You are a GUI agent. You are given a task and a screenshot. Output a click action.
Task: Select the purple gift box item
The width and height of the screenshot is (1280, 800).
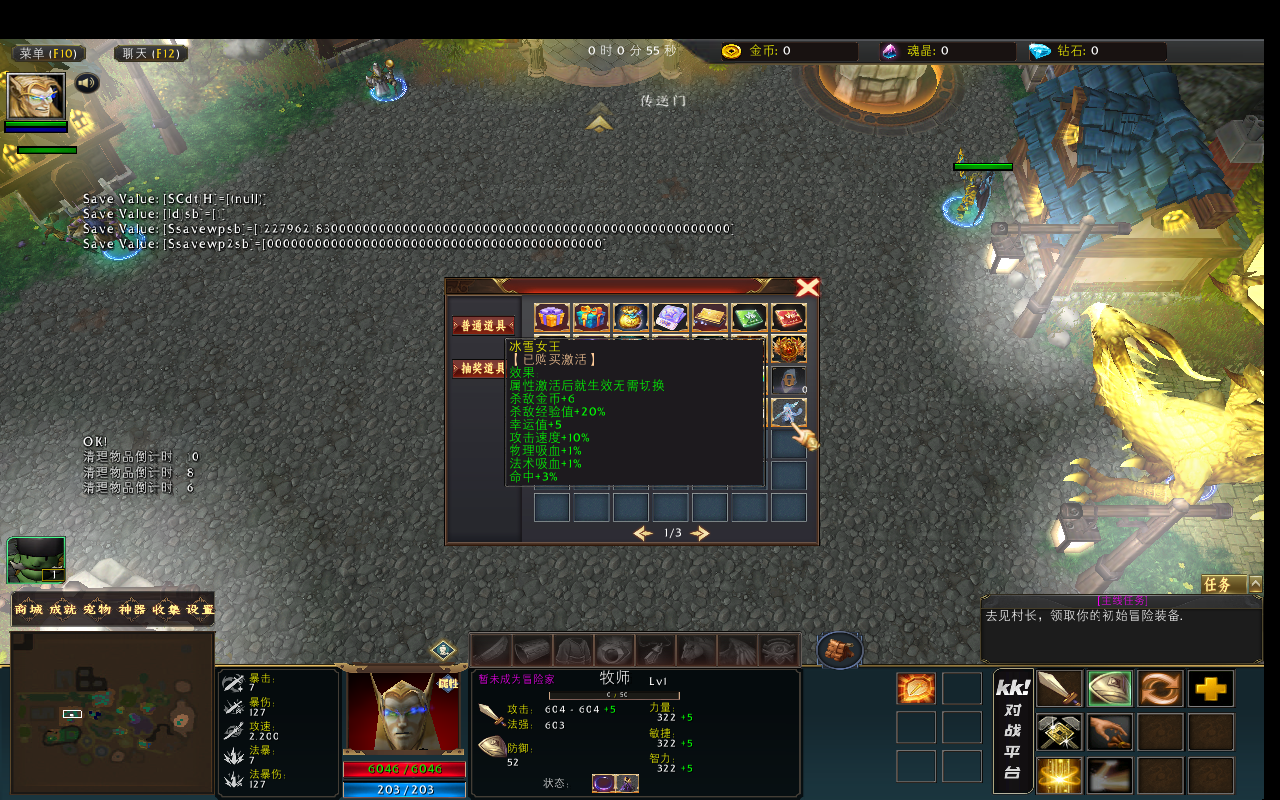point(552,318)
